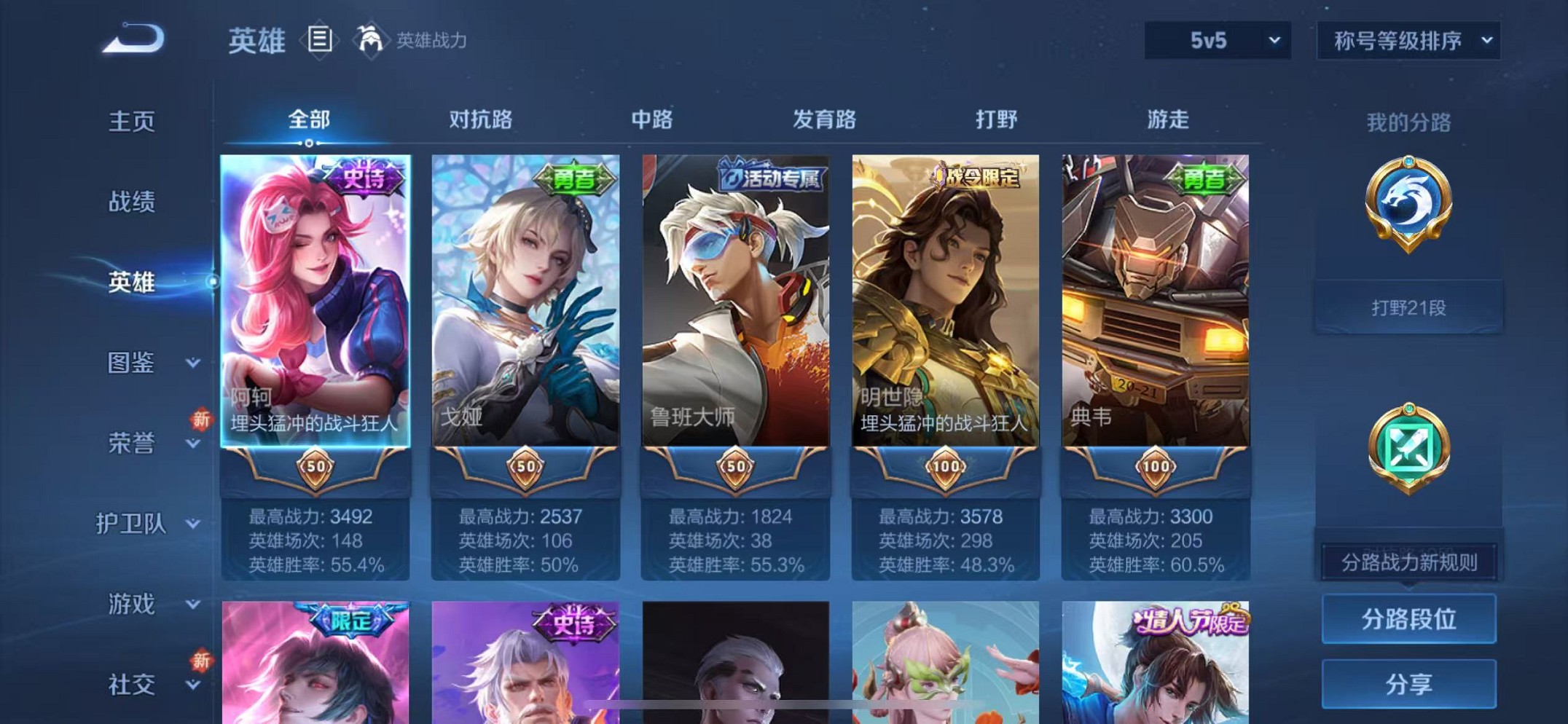Open the hero handbook list icon beside 英雄
Viewport: 1568px width, 724px height.
pos(319,39)
